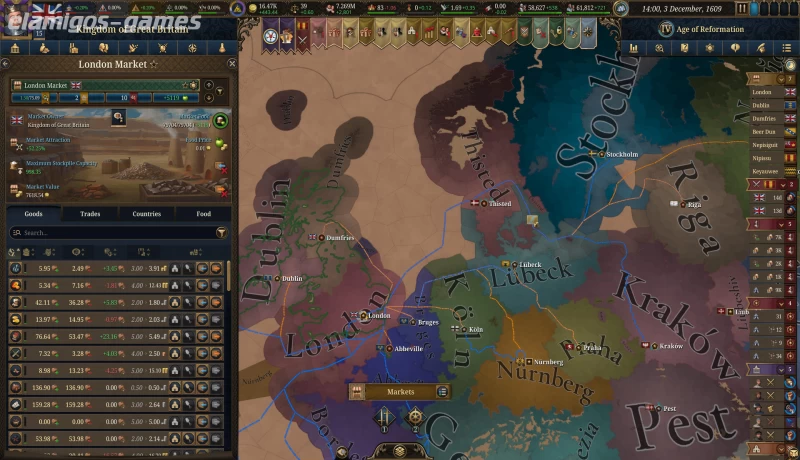This screenshot has height=460, width=800.
Task: Open the Markets map mode button
Action: coord(400,391)
